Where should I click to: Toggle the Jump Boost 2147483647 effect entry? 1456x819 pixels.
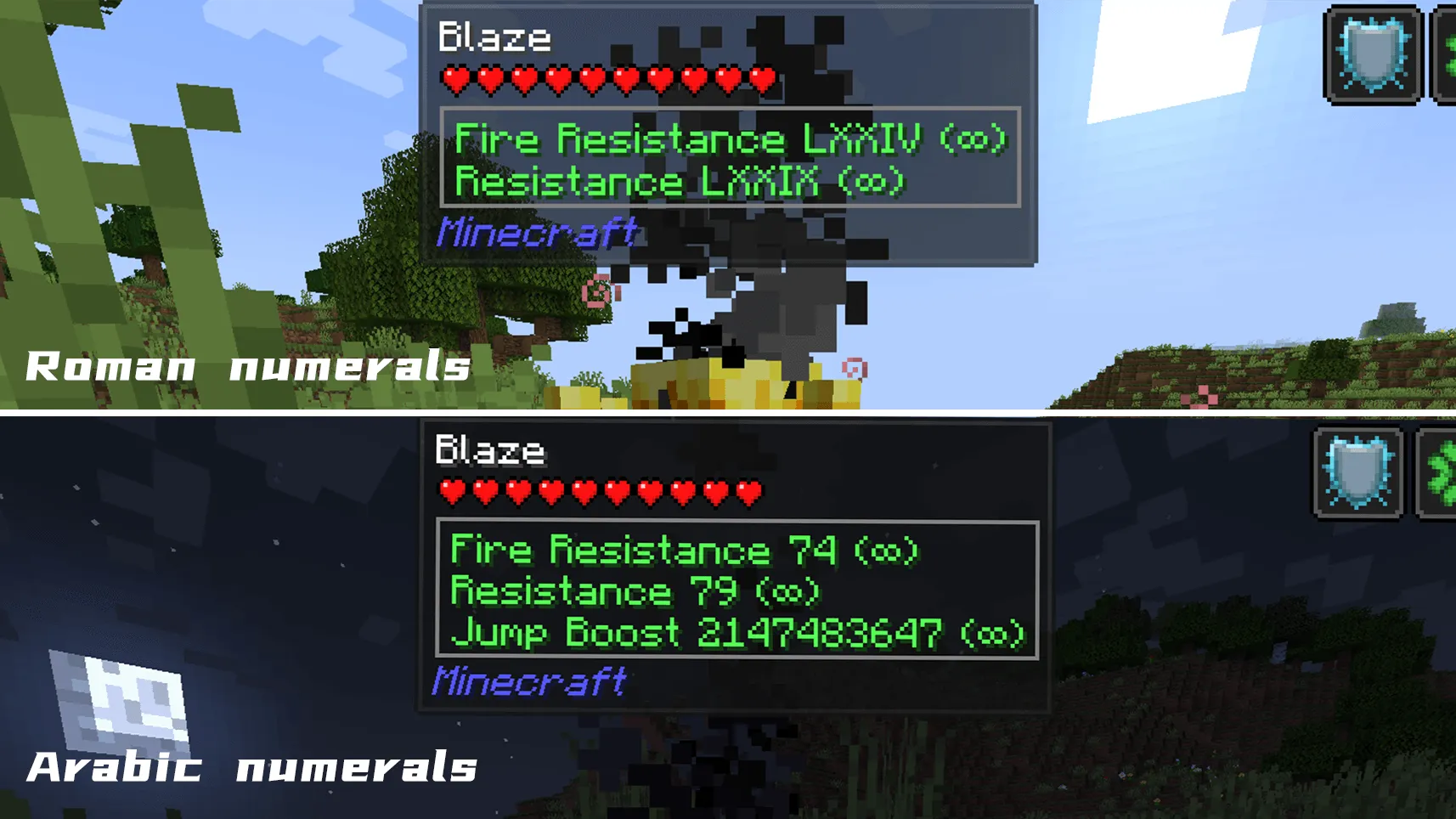tap(736, 634)
